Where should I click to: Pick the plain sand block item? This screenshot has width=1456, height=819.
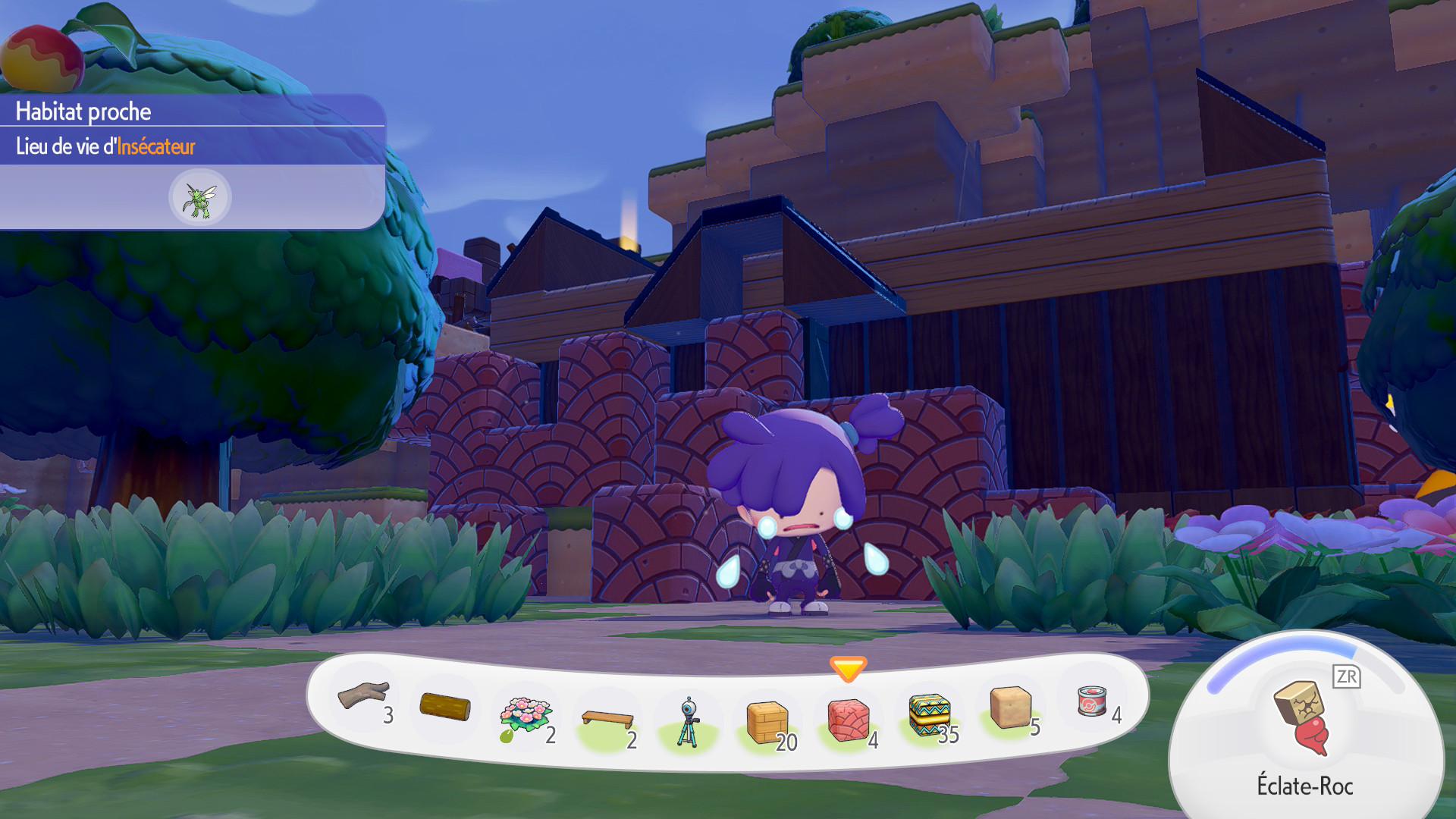(x=1010, y=707)
